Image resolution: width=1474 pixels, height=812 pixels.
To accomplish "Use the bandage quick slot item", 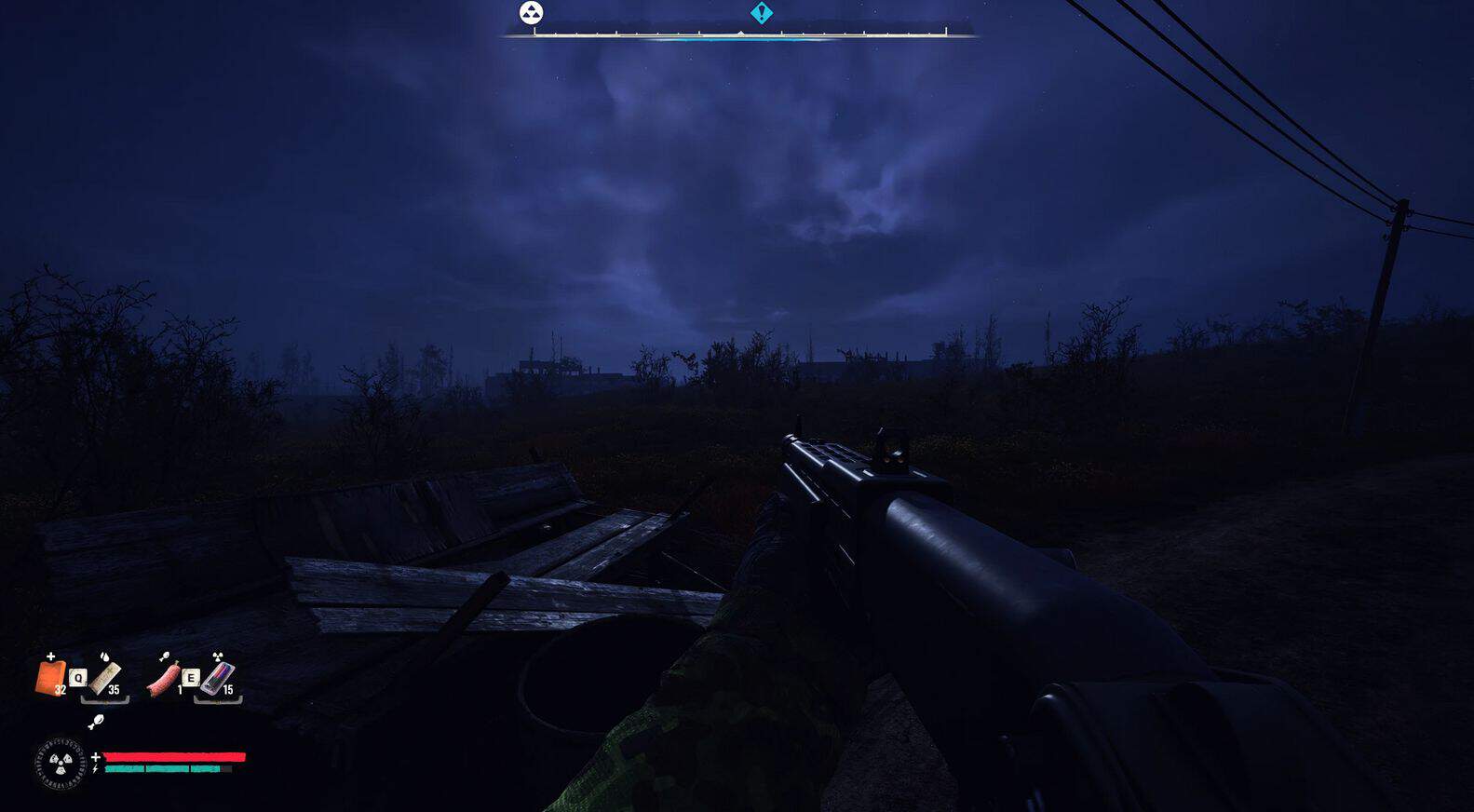I will [105, 677].
